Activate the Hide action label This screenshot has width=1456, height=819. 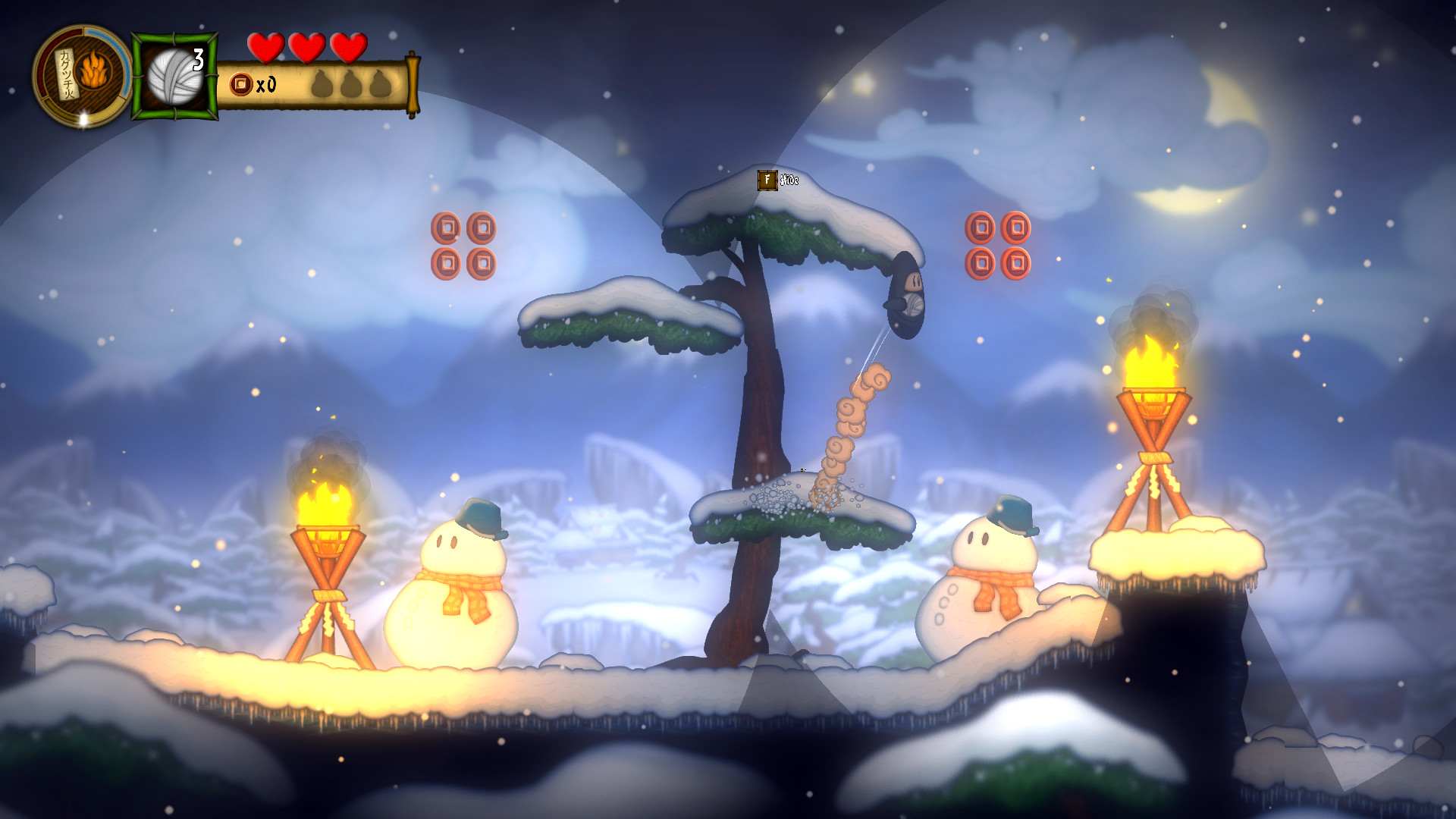tap(789, 180)
